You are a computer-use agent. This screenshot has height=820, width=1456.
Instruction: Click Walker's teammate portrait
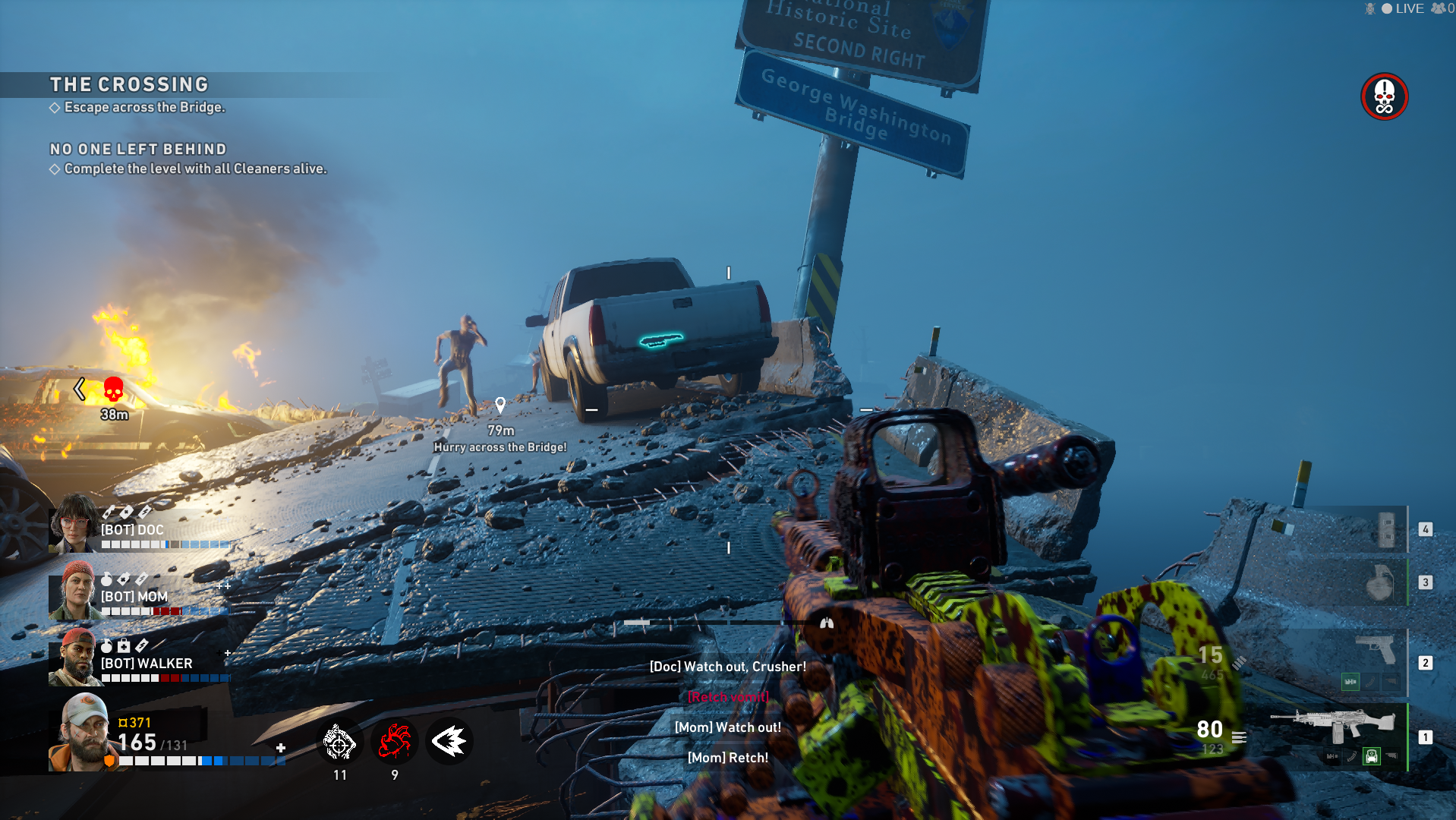click(74, 657)
